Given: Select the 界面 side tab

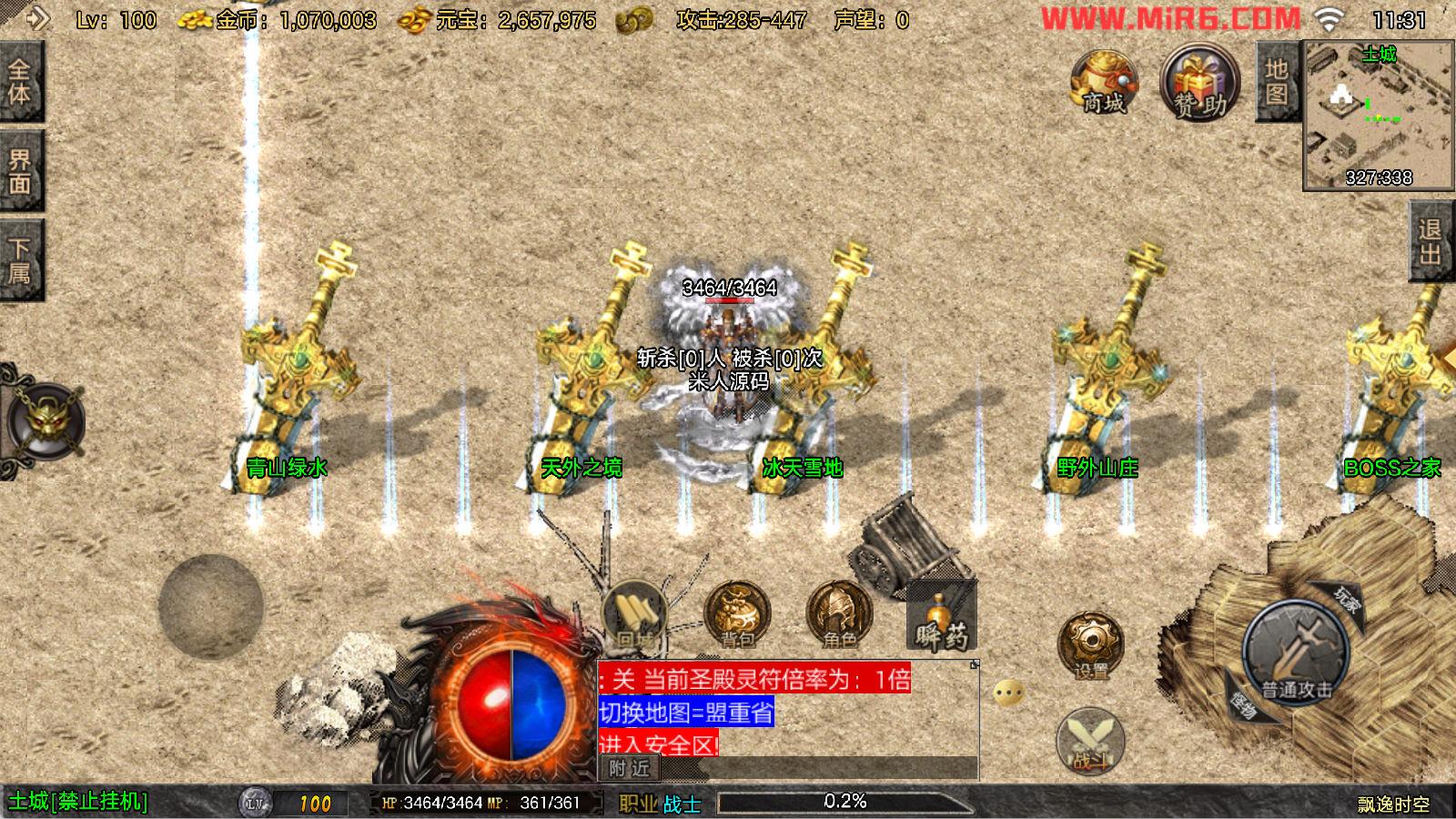Looking at the screenshot, I should pos(20,172).
